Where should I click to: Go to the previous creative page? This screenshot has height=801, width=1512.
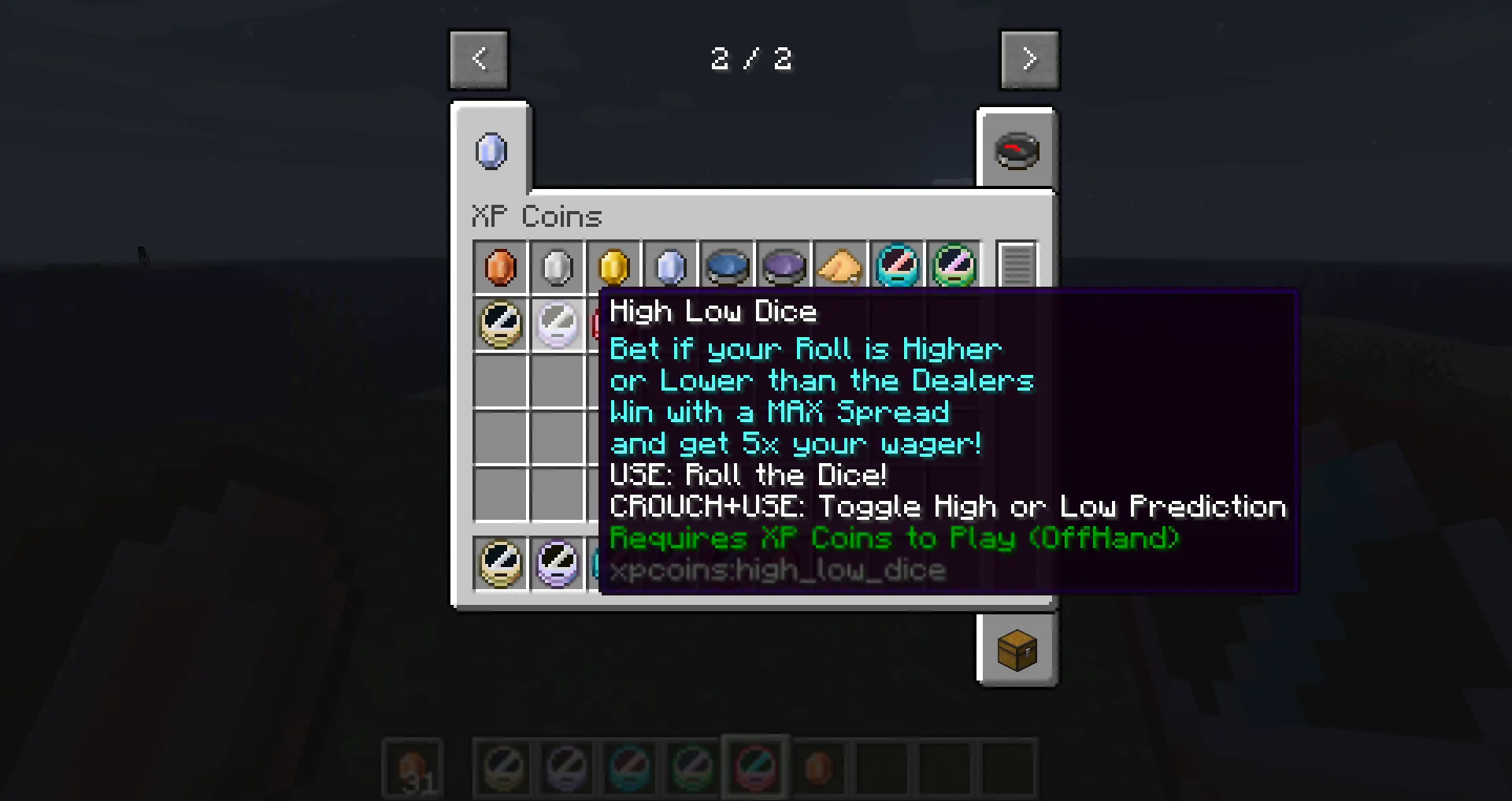tap(478, 58)
